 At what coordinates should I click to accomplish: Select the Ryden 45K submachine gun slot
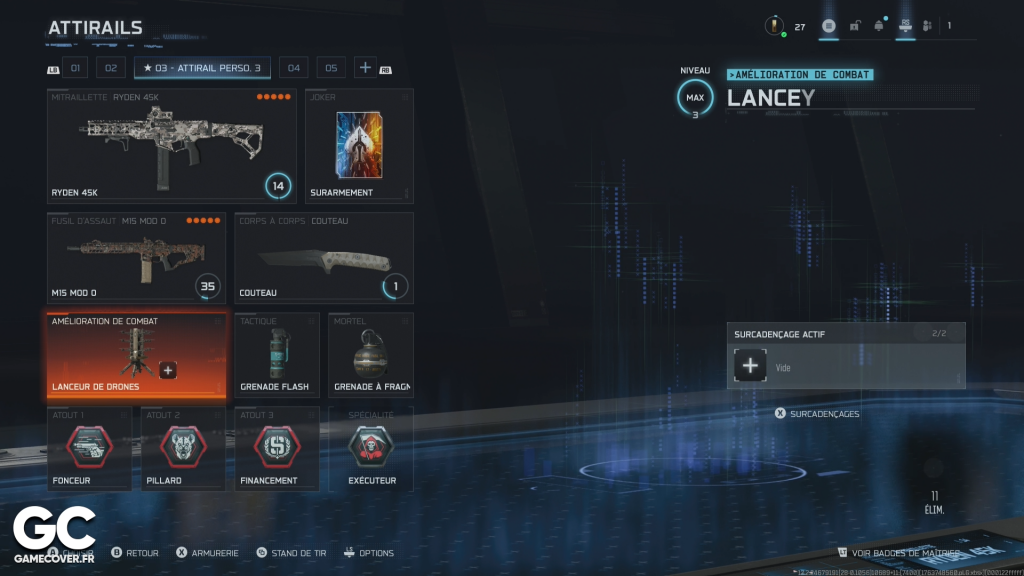coord(172,145)
